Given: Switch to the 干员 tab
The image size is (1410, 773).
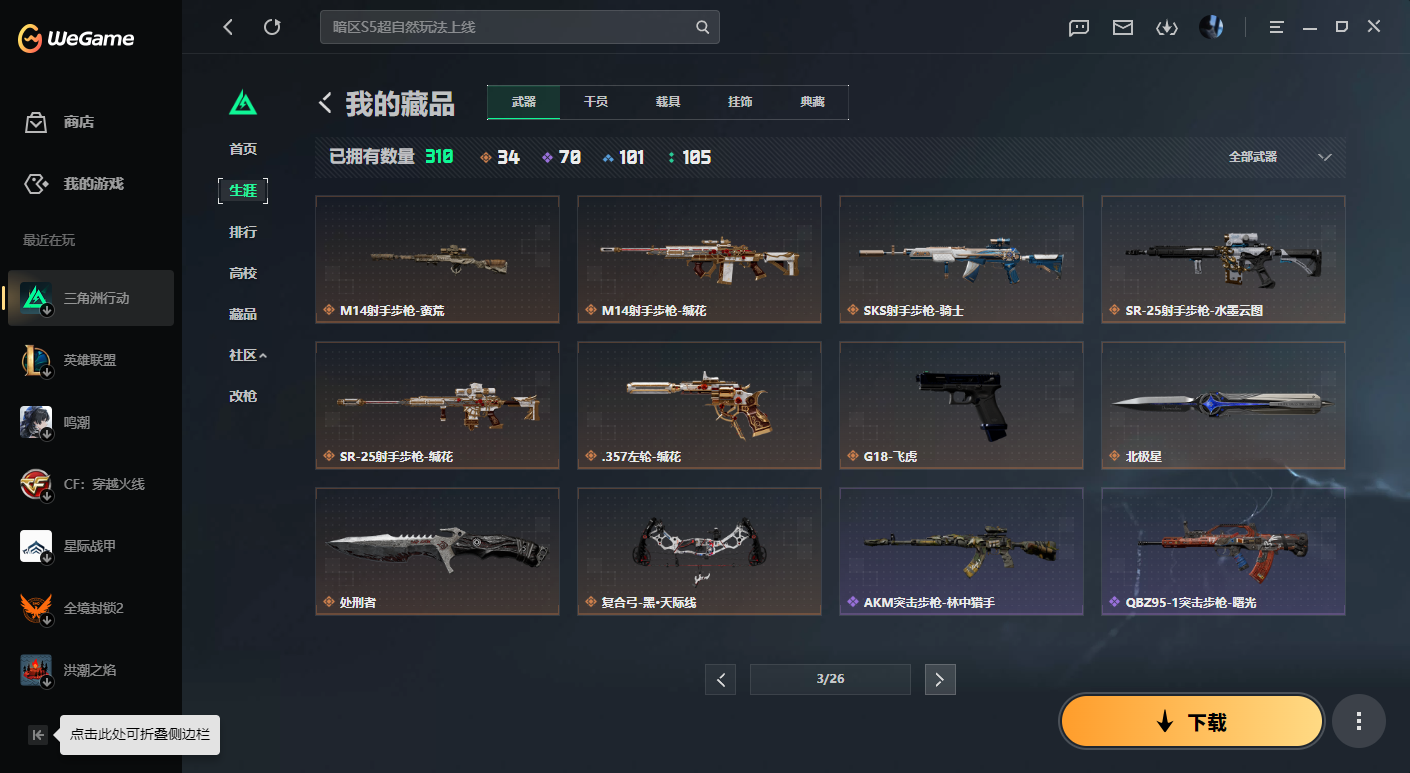Looking at the screenshot, I should pyautogui.click(x=596, y=101).
